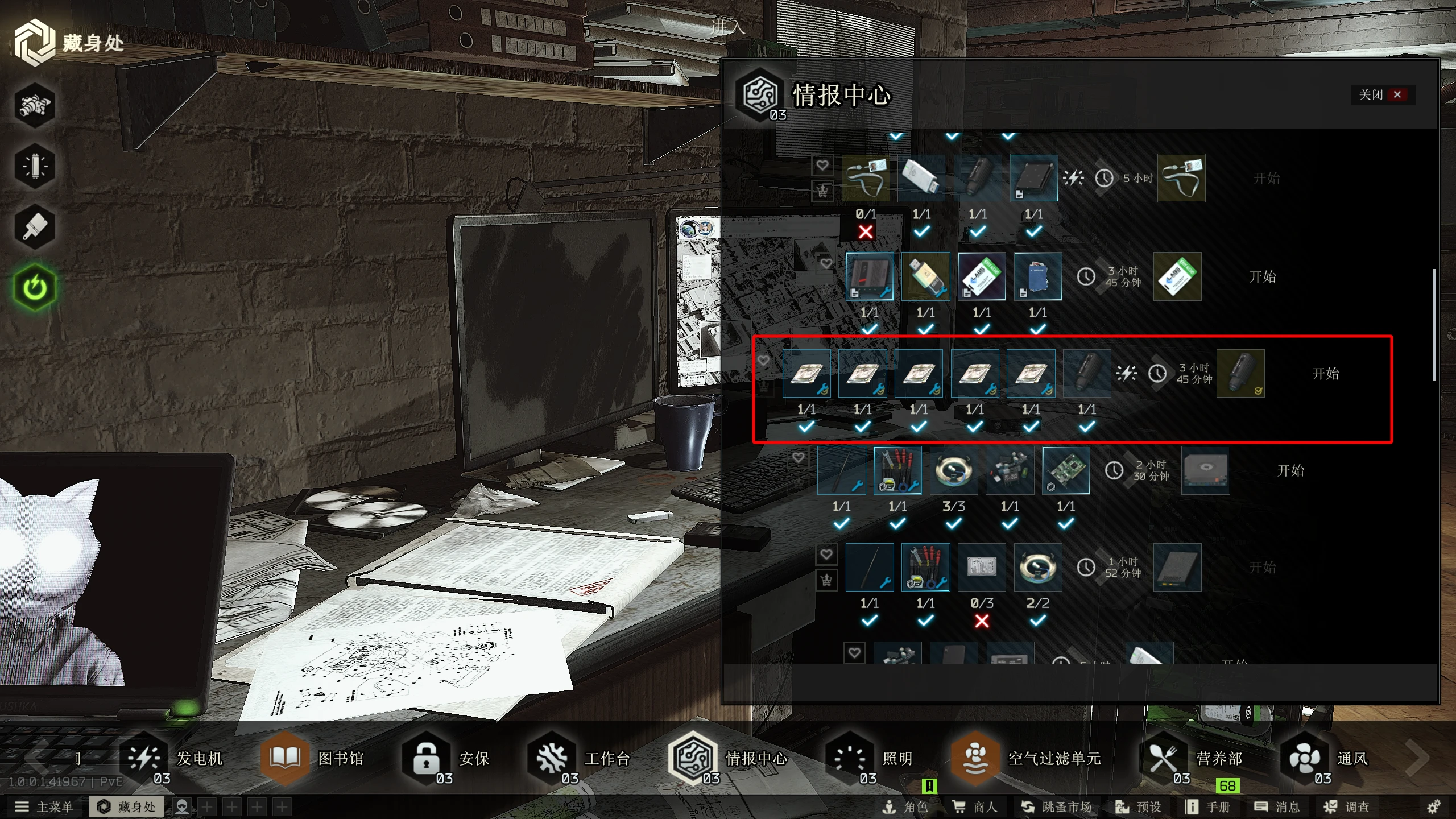Open the 主菜单 main menu
The image size is (1456, 819).
pyautogui.click(x=44, y=807)
